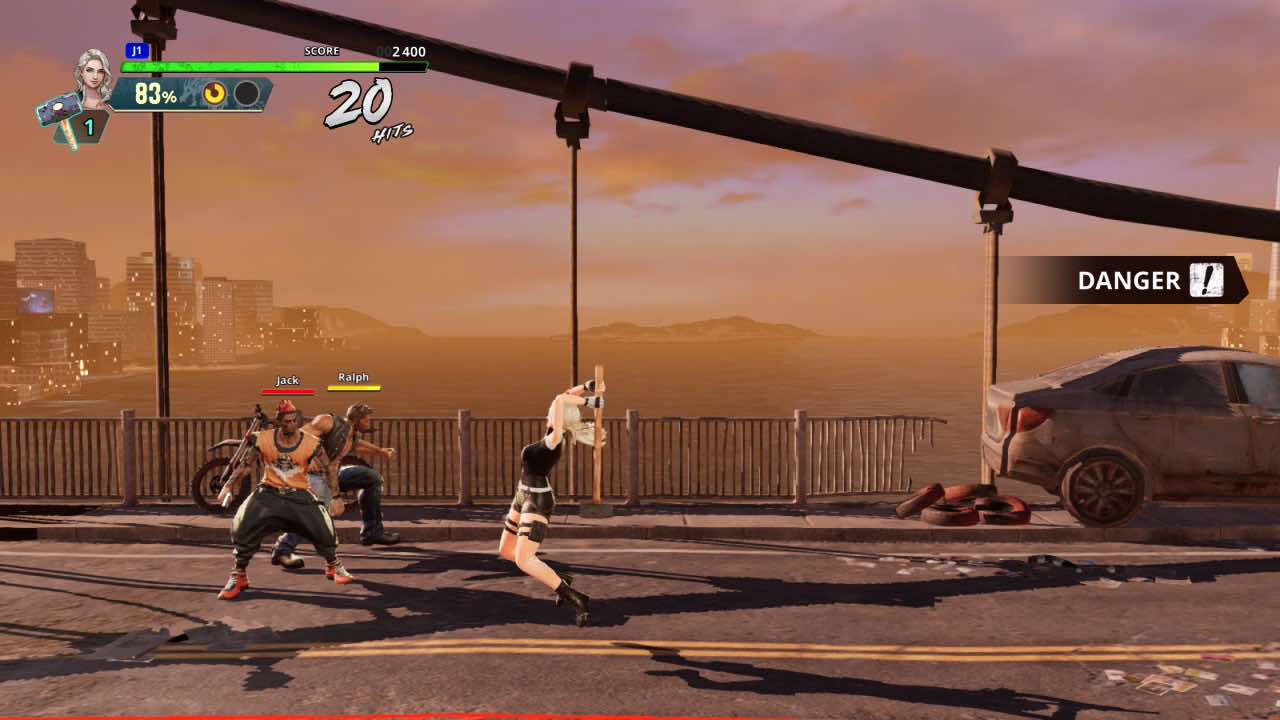Click the partially filled orange special gauge
1280x720 pixels.
click(215, 94)
